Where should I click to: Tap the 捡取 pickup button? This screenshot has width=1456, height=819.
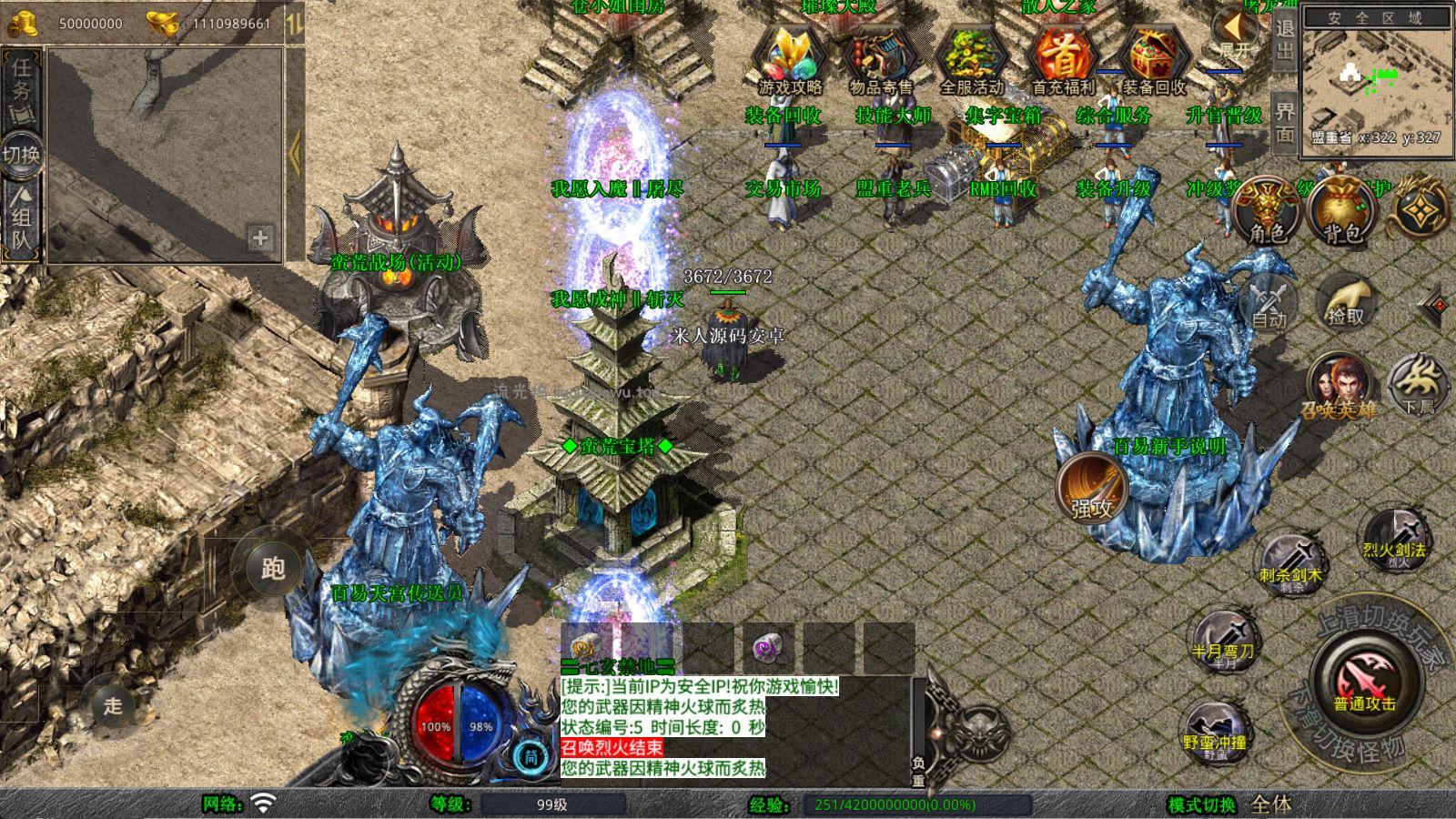pos(1346,303)
